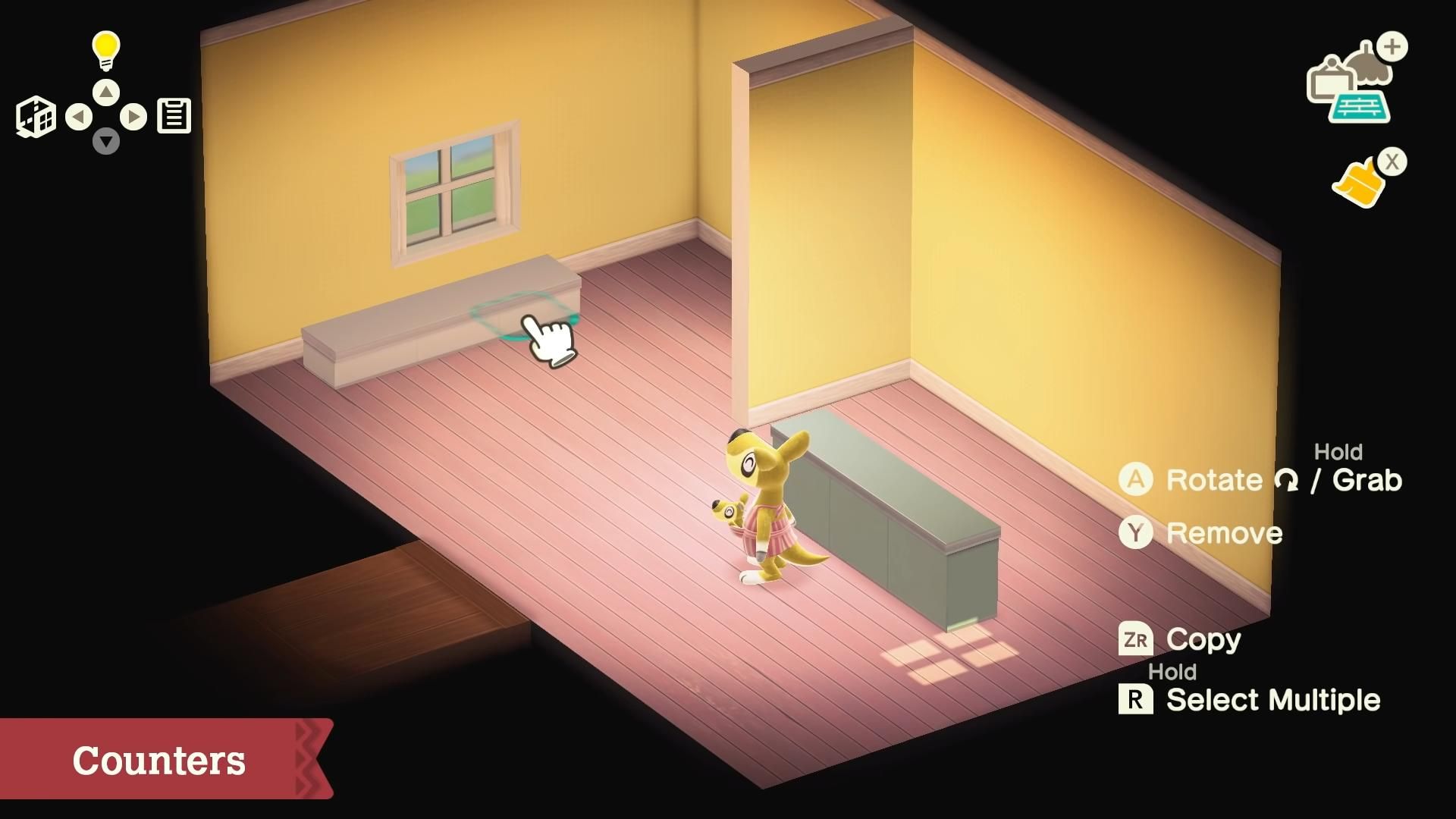Click the right camera arrow

click(x=134, y=116)
